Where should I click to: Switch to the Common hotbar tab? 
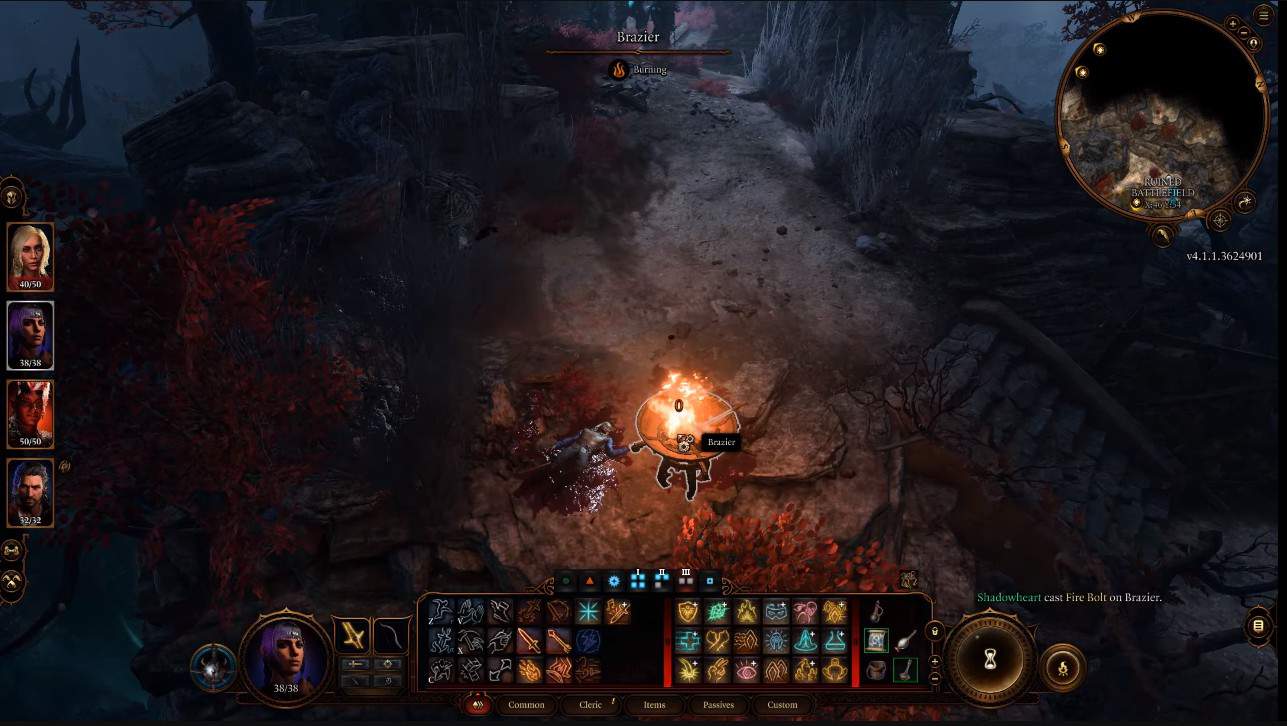526,705
